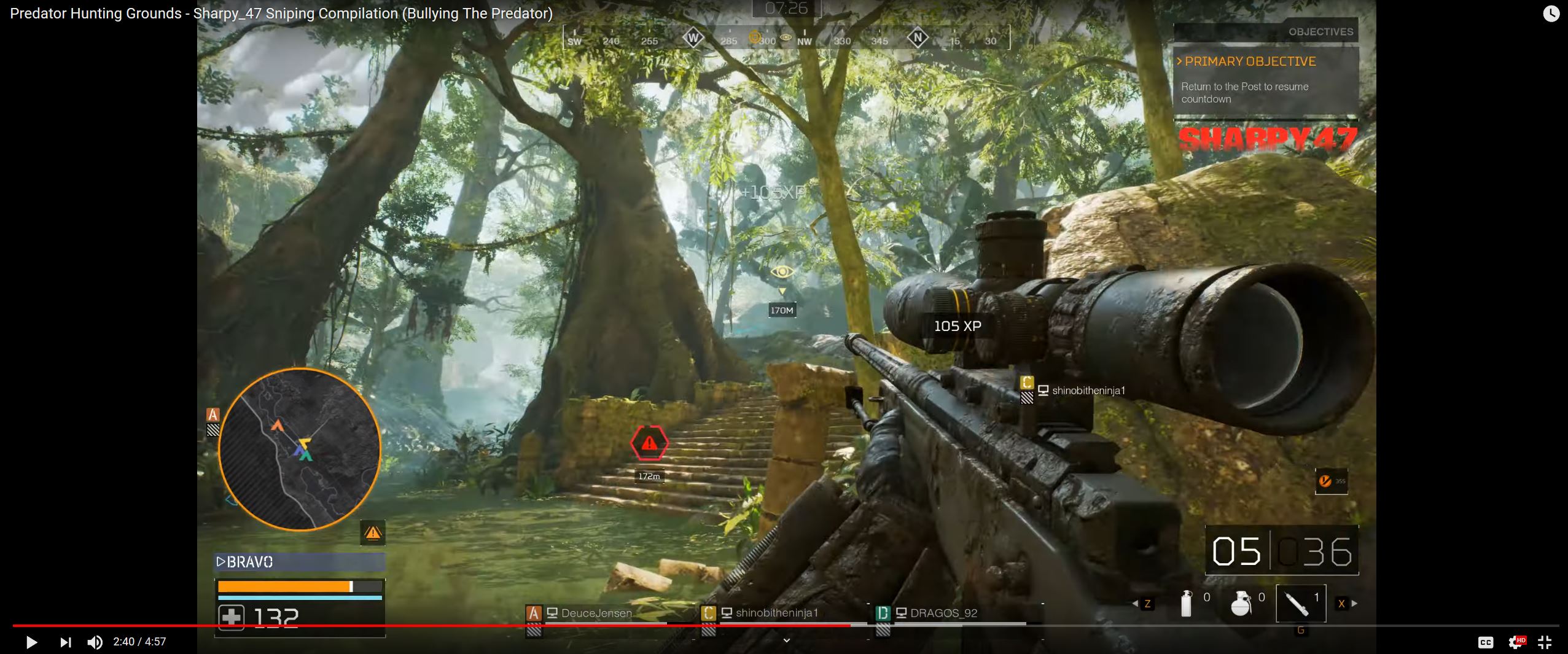
Task: Mute the video with the speaker button
Action: (95, 642)
